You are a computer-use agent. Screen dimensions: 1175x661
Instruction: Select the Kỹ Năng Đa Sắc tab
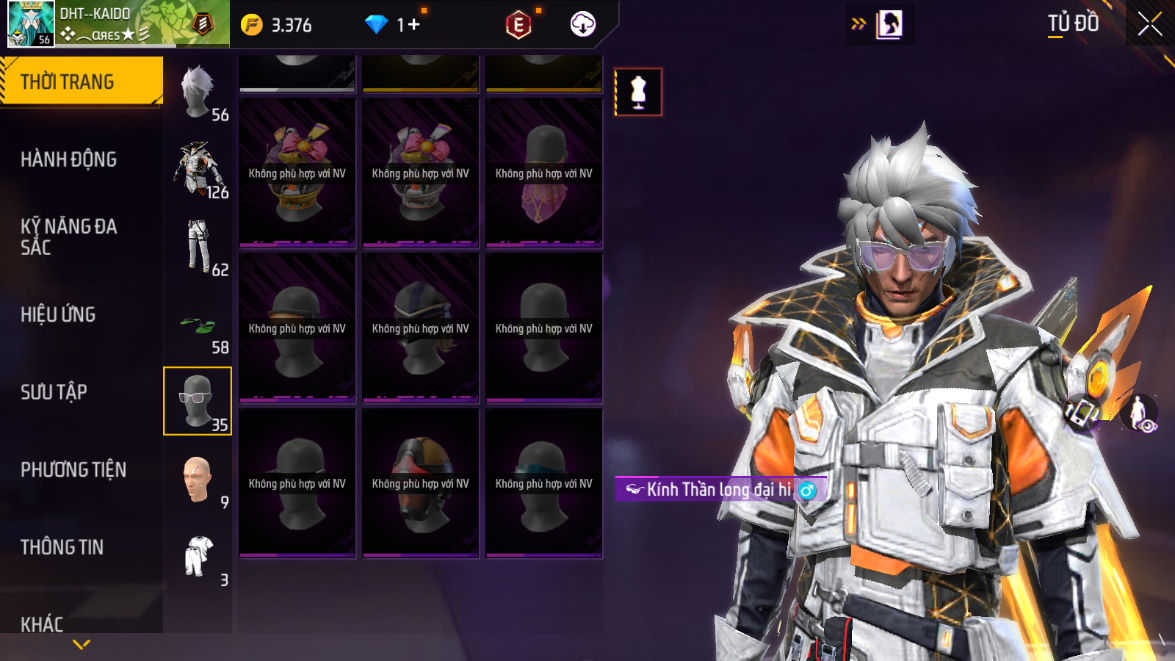click(x=69, y=236)
